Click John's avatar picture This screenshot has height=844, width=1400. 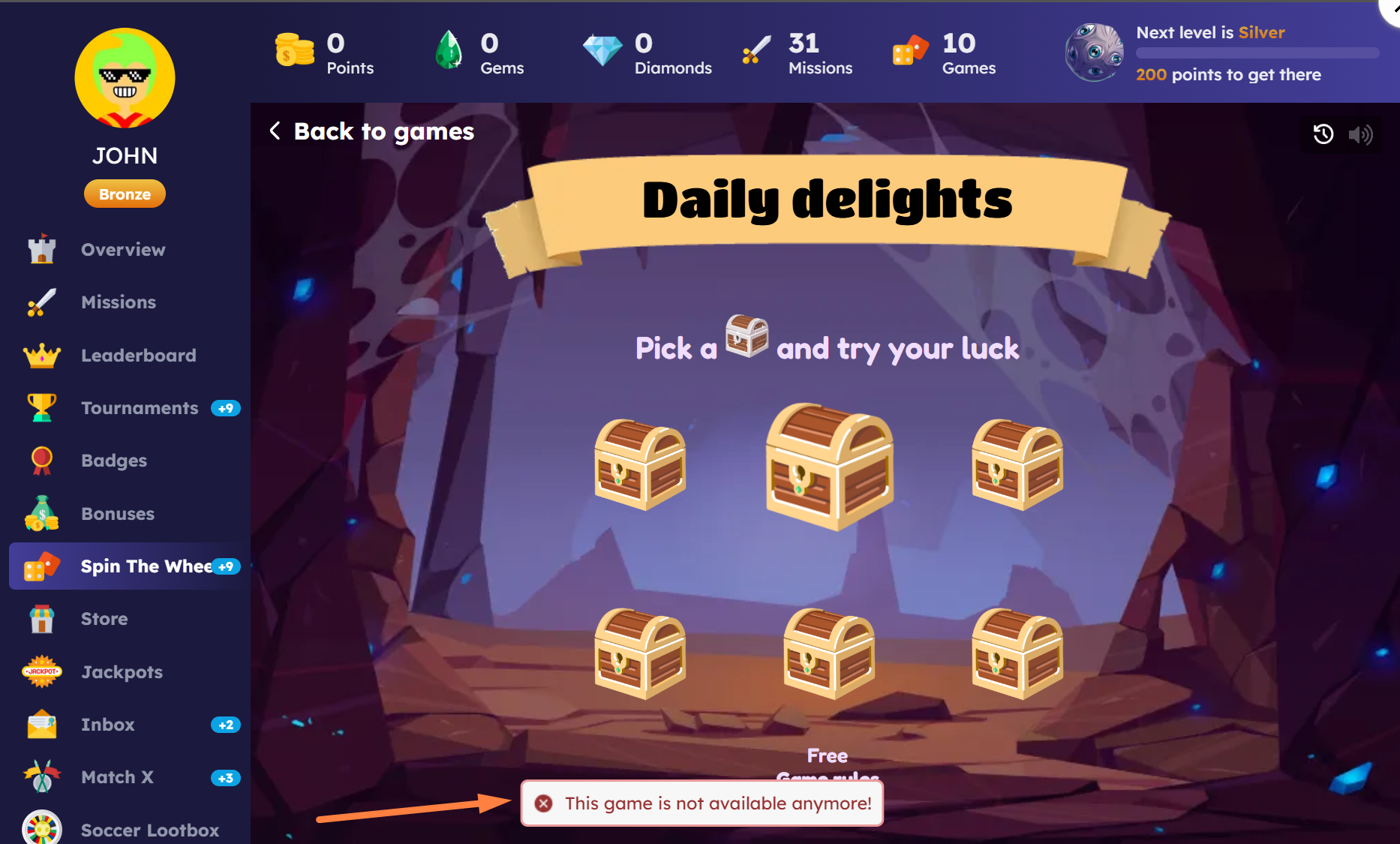pos(125,78)
